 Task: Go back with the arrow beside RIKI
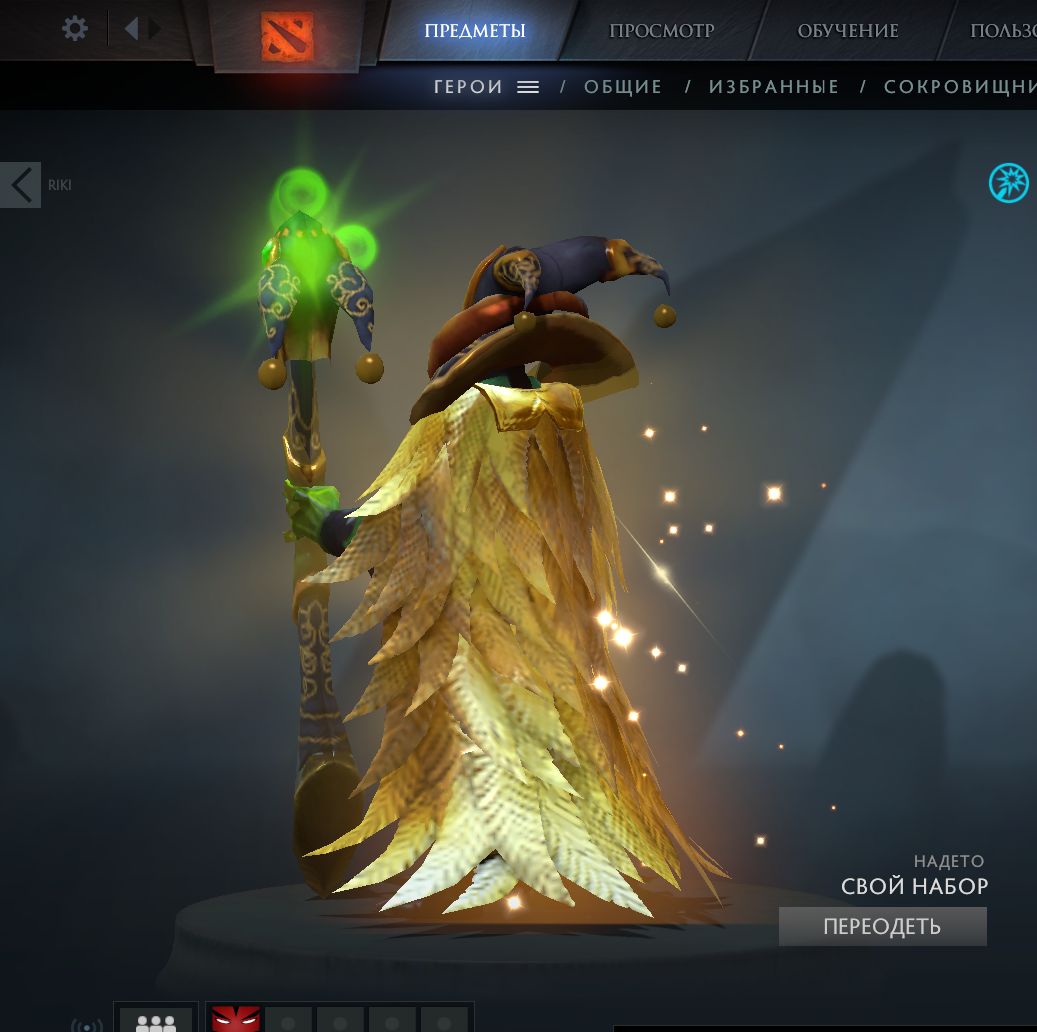pyautogui.click(x=20, y=185)
